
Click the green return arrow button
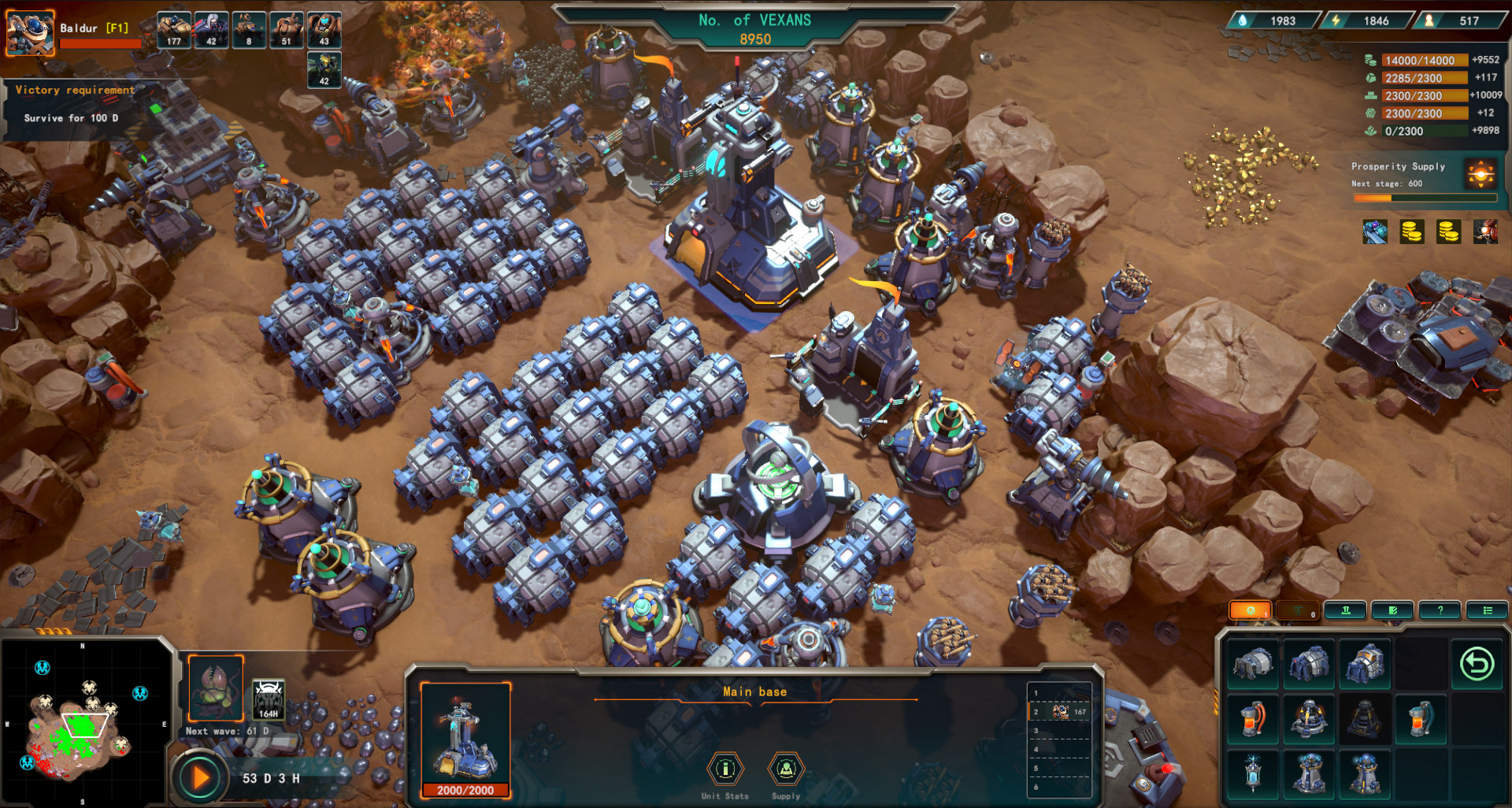click(1477, 664)
